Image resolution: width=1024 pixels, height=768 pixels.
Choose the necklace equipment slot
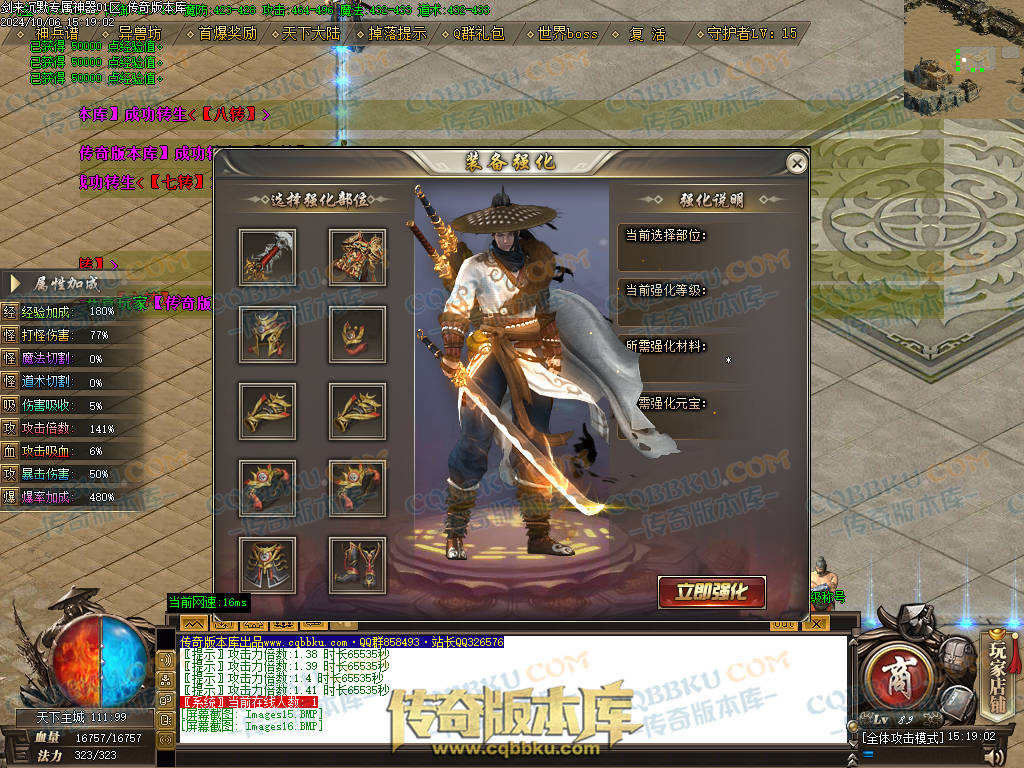click(357, 334)
